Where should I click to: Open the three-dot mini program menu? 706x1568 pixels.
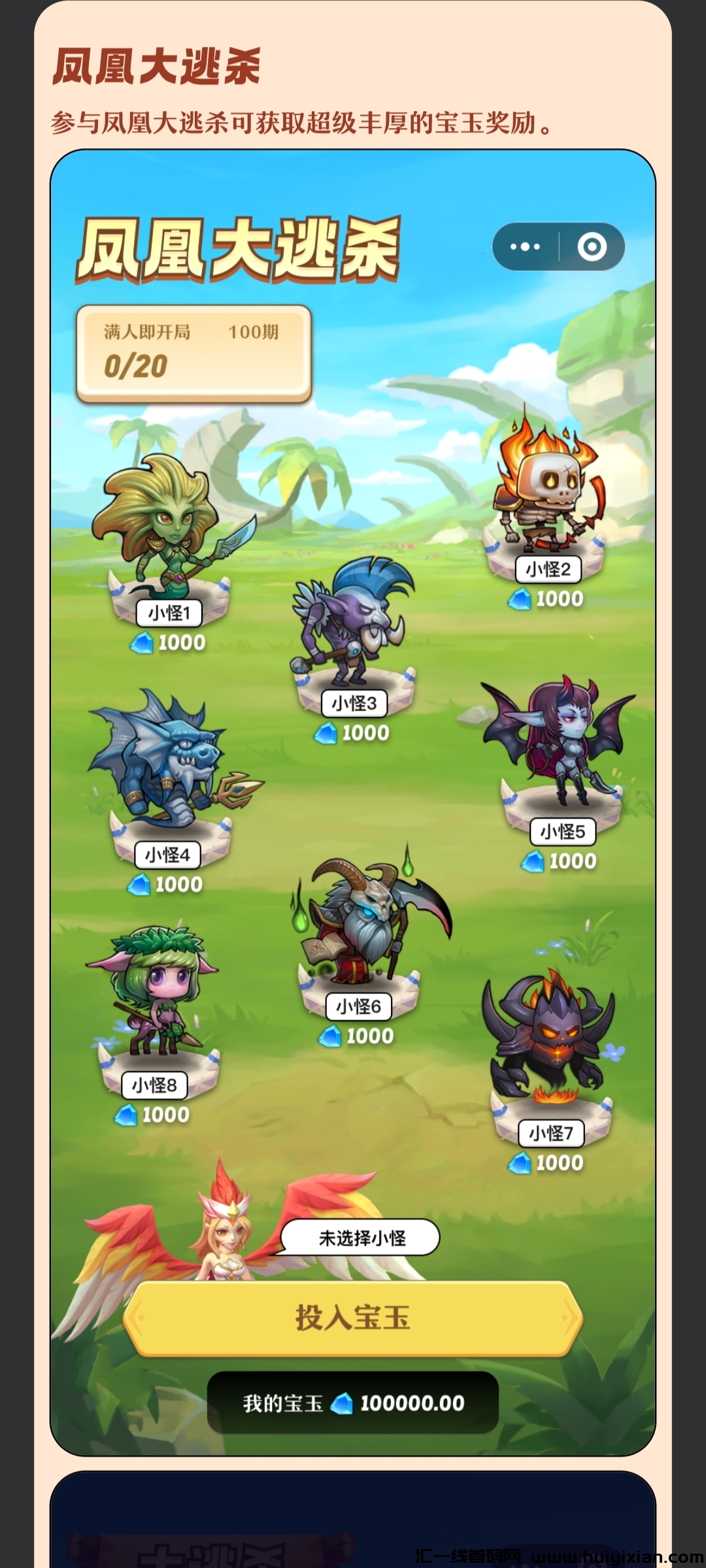526,247
